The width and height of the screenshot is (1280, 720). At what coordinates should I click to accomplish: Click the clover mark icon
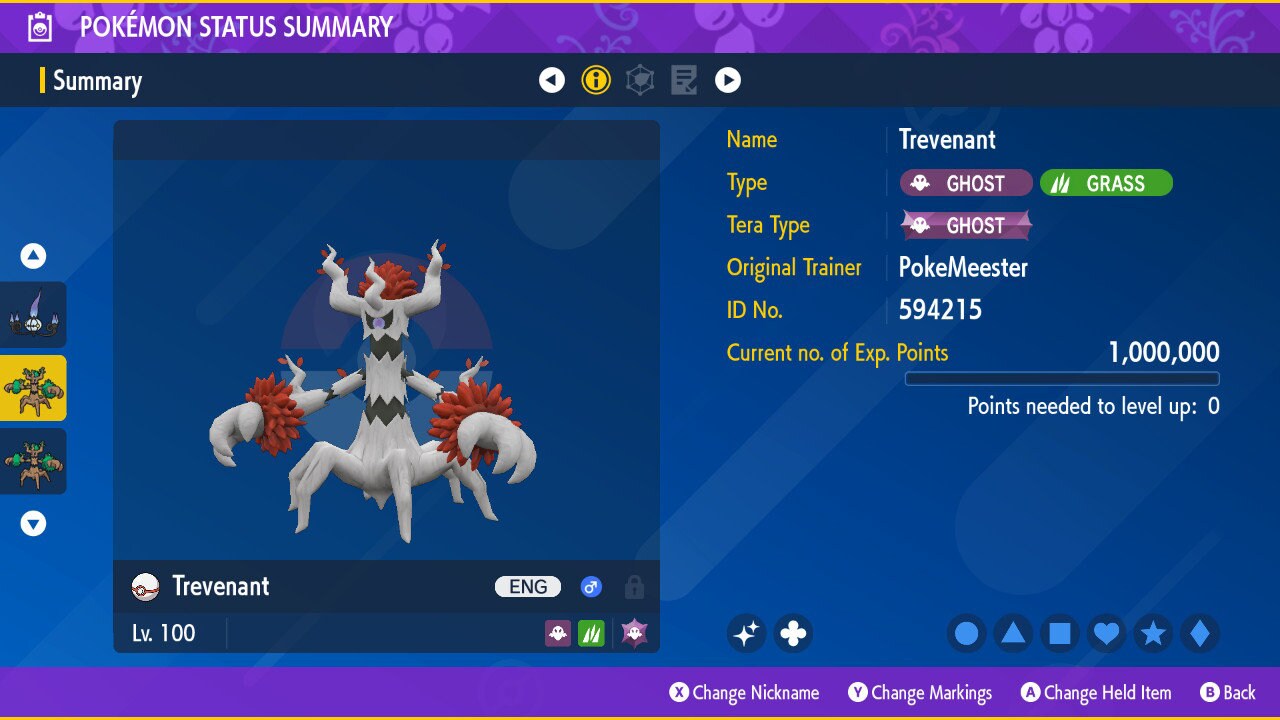point(793,633)
